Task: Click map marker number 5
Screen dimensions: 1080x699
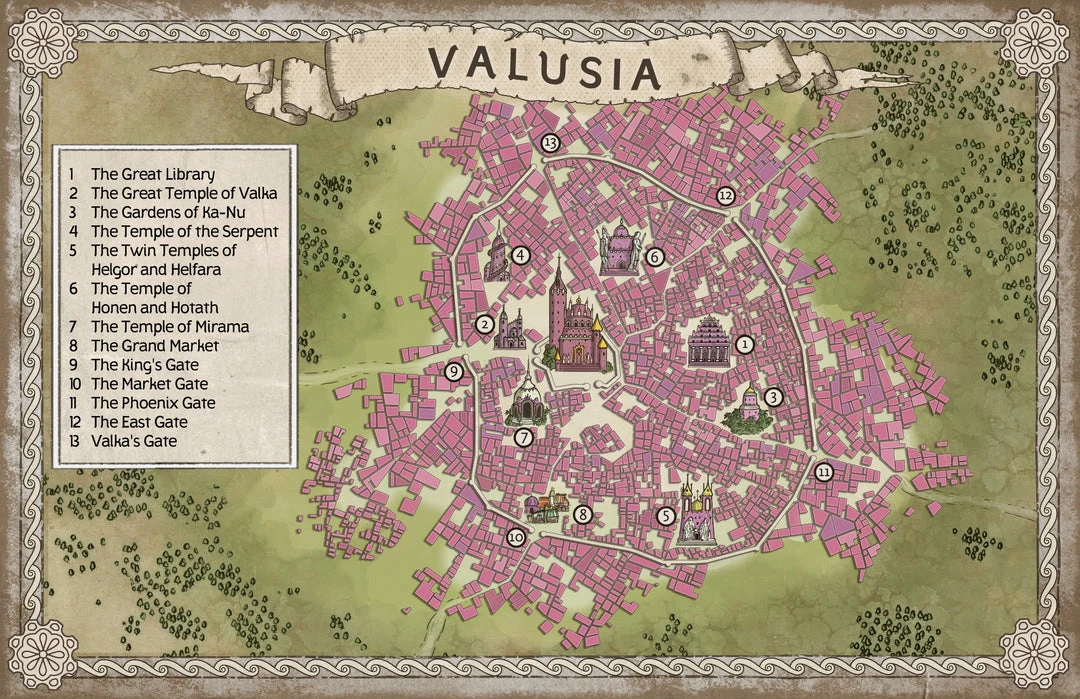Action: click(x=666, y=517)
